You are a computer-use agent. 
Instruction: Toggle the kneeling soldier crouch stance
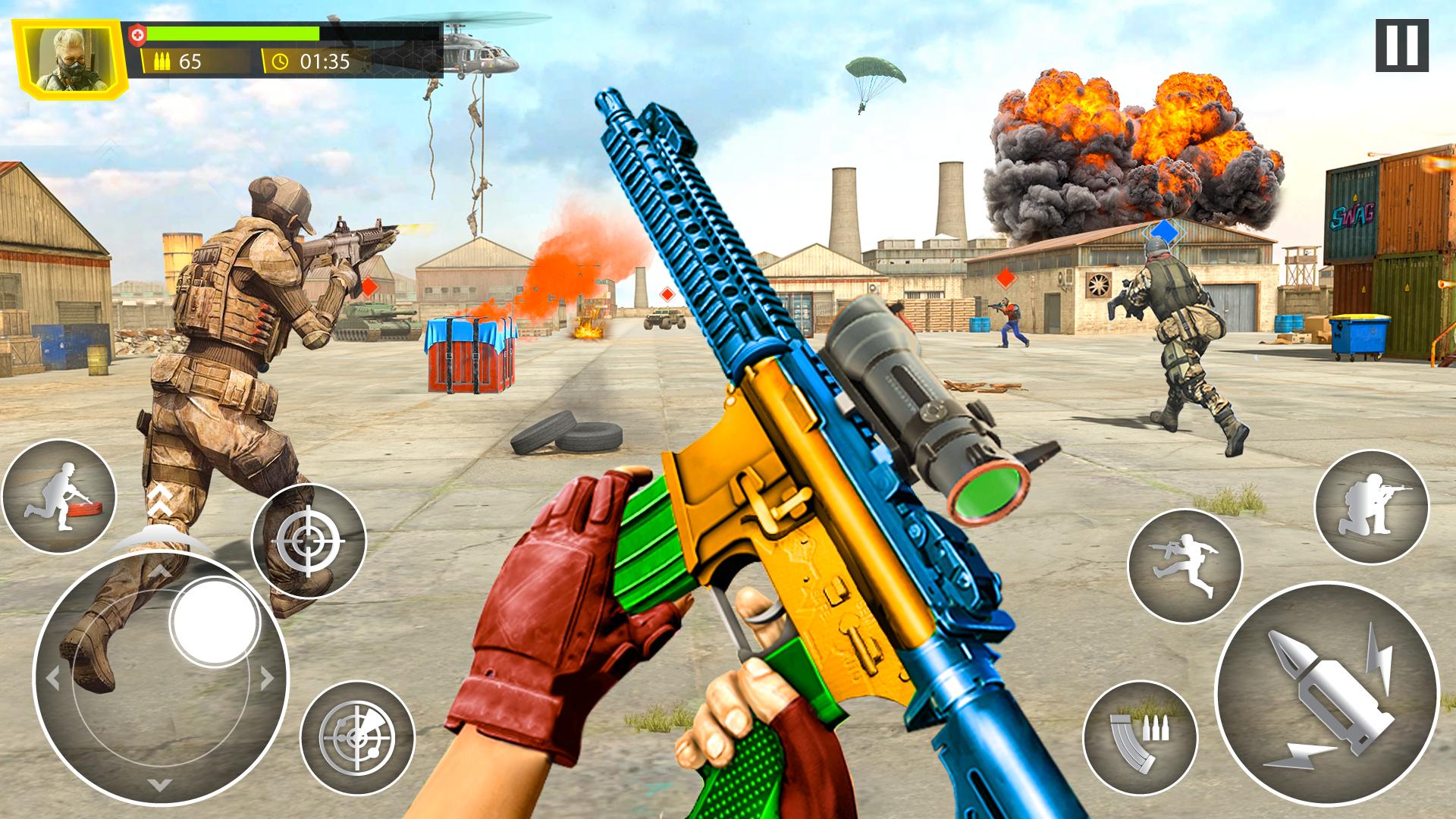point(1371,507)
